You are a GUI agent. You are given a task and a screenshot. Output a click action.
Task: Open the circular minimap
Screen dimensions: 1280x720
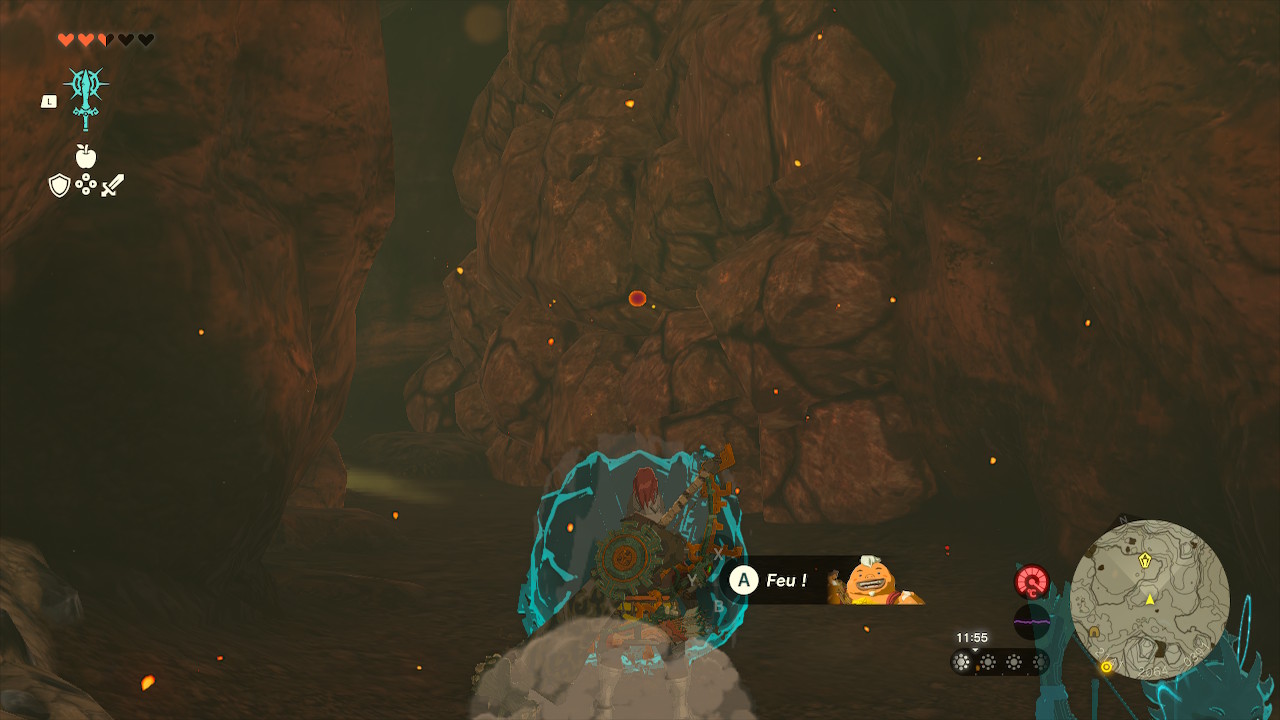pos(1149,600)
